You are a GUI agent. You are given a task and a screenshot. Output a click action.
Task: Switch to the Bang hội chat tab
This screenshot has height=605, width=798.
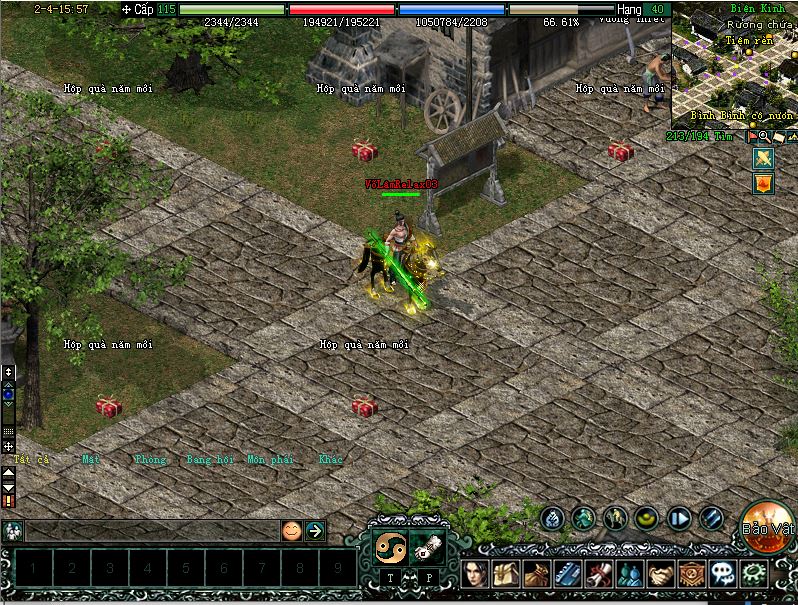(x=209, y=460)
